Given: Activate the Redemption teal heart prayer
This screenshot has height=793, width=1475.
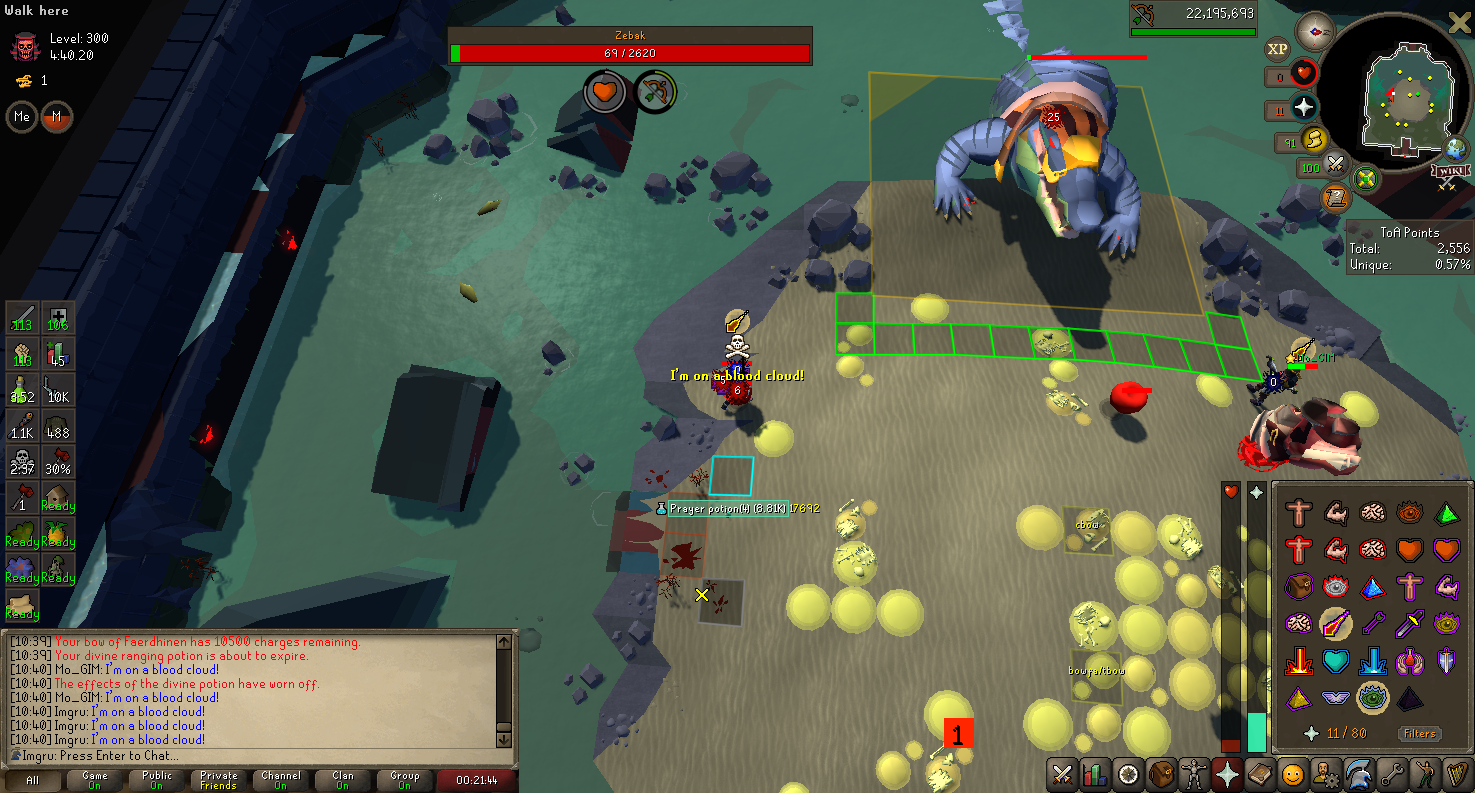Looking at the screenshot, I should click(x=1335, y=662).
